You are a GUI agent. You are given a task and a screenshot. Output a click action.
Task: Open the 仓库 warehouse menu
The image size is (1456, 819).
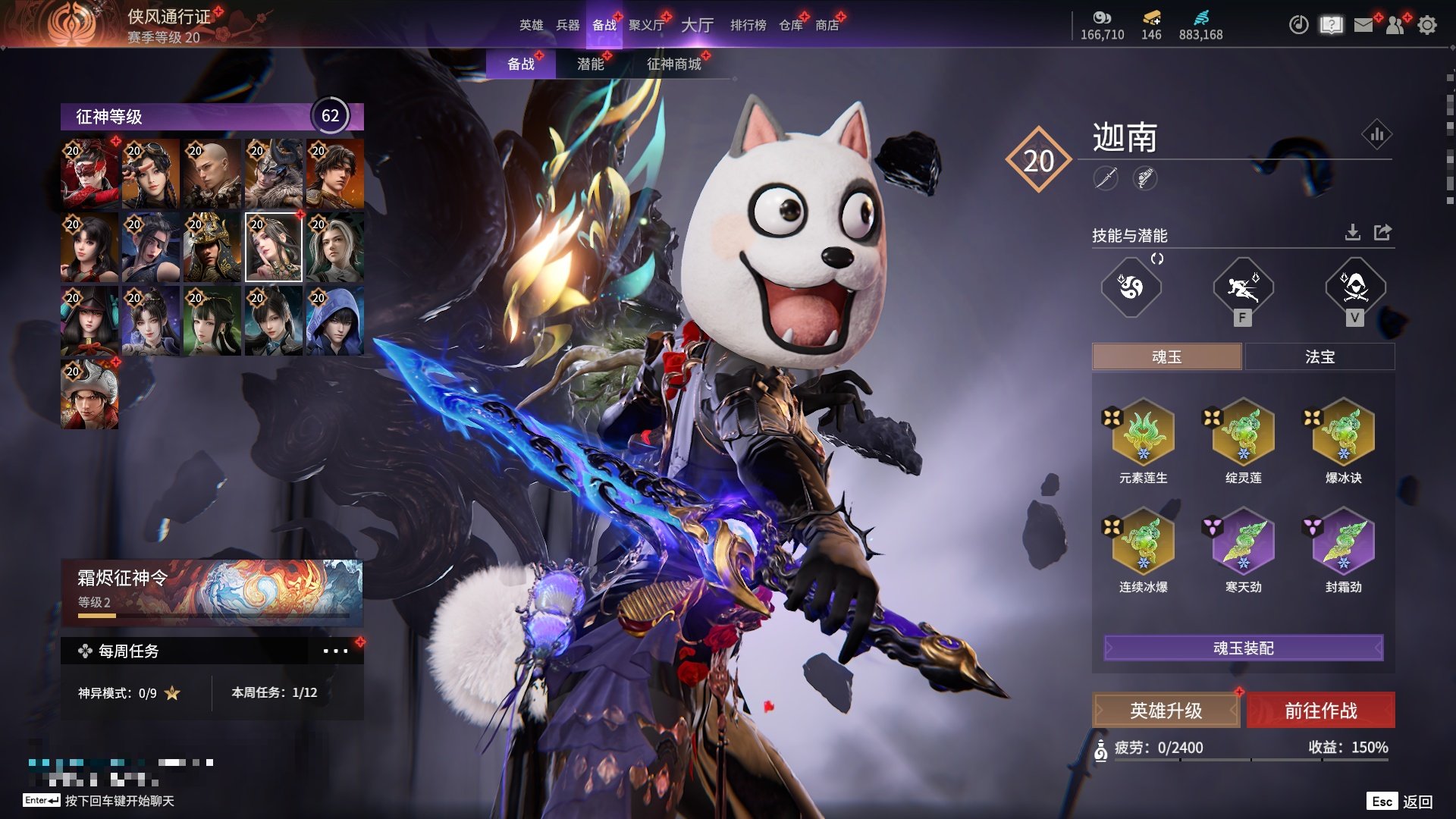click(x=790, y=25)
